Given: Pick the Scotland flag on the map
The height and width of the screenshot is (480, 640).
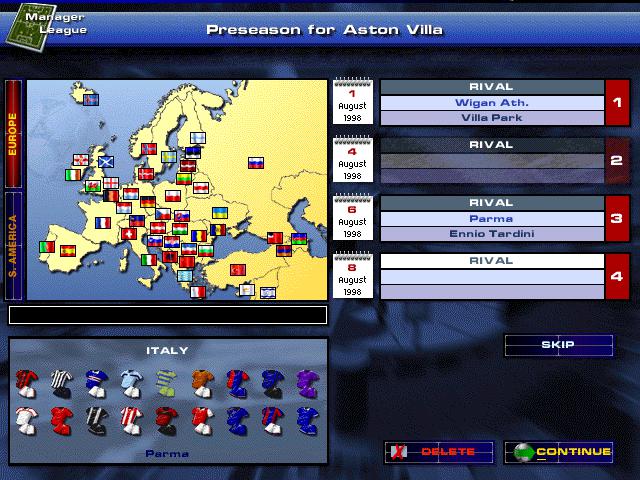Looking at the screenshot, I should pos(105,160).
